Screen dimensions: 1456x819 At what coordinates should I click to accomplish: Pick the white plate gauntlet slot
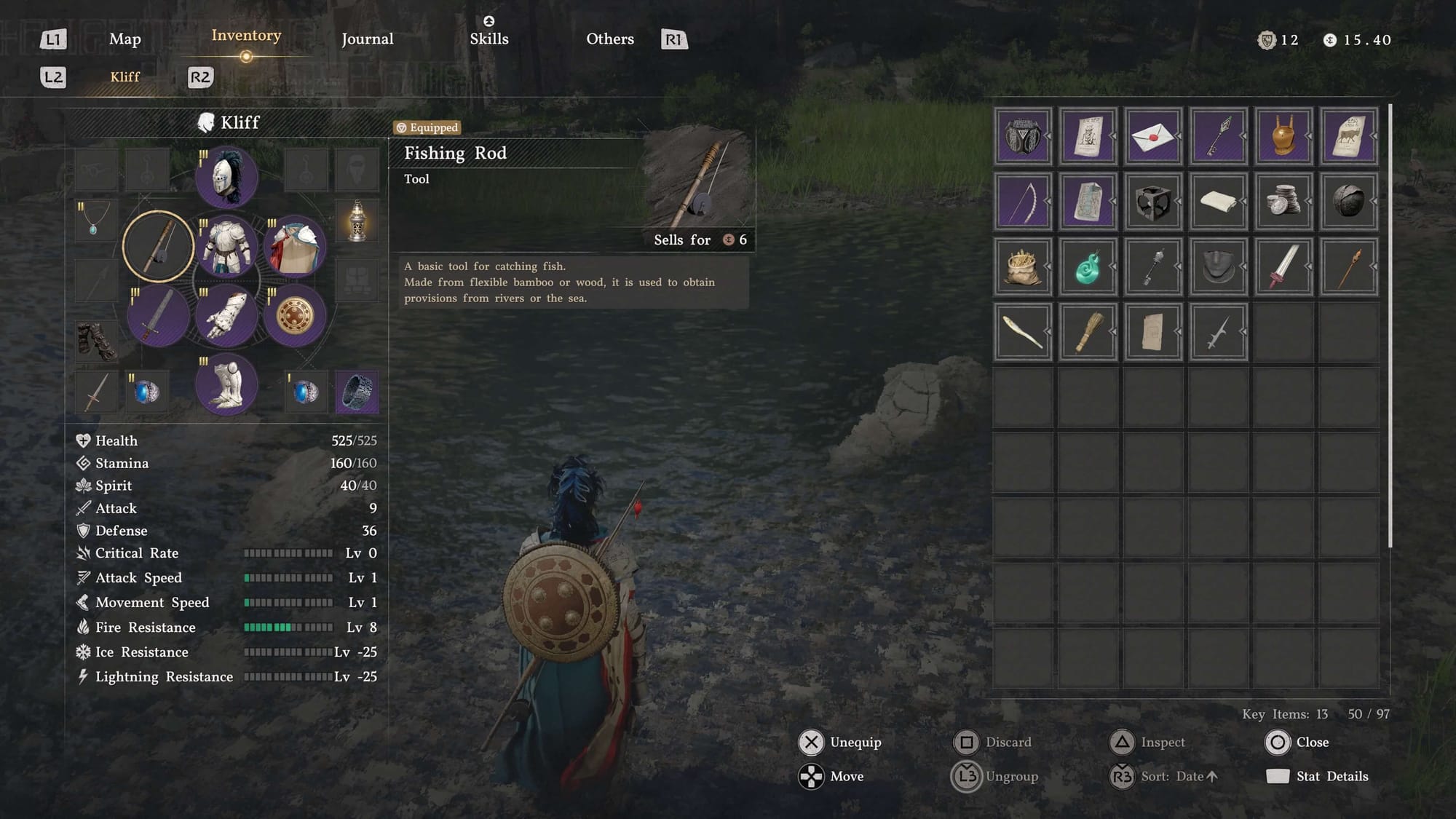[226, 316]
